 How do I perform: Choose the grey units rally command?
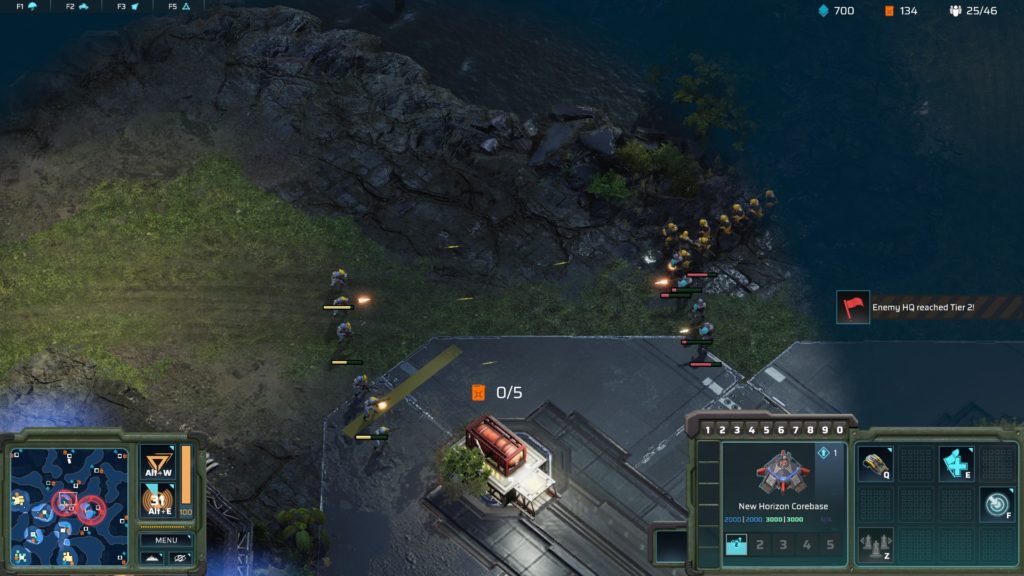tap(875, 545)
